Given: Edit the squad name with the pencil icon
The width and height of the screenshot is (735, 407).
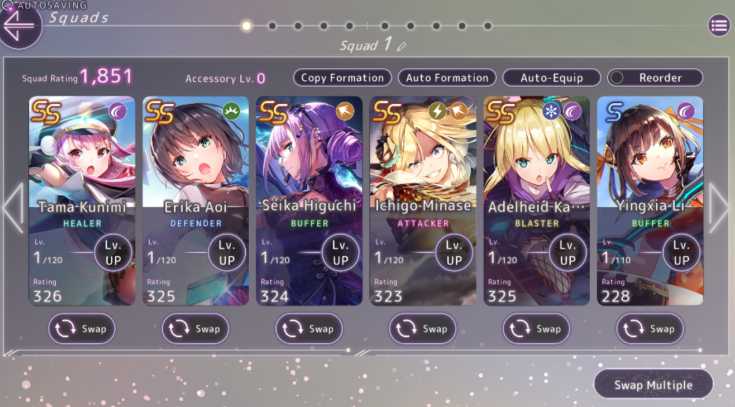Looking at the screenshot, I should tap(402, 46).
